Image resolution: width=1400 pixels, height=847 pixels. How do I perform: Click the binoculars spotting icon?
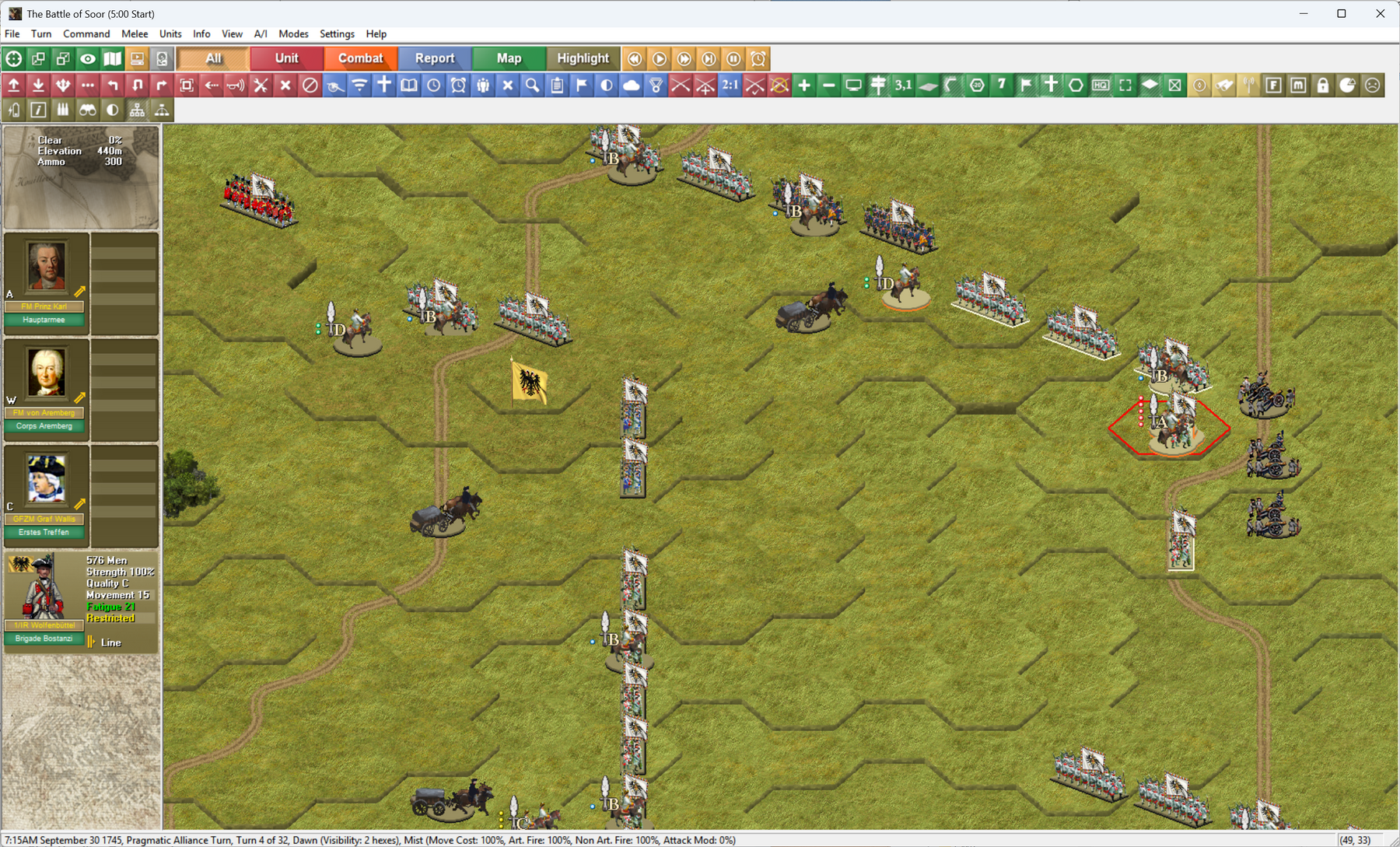click(87, 110)
